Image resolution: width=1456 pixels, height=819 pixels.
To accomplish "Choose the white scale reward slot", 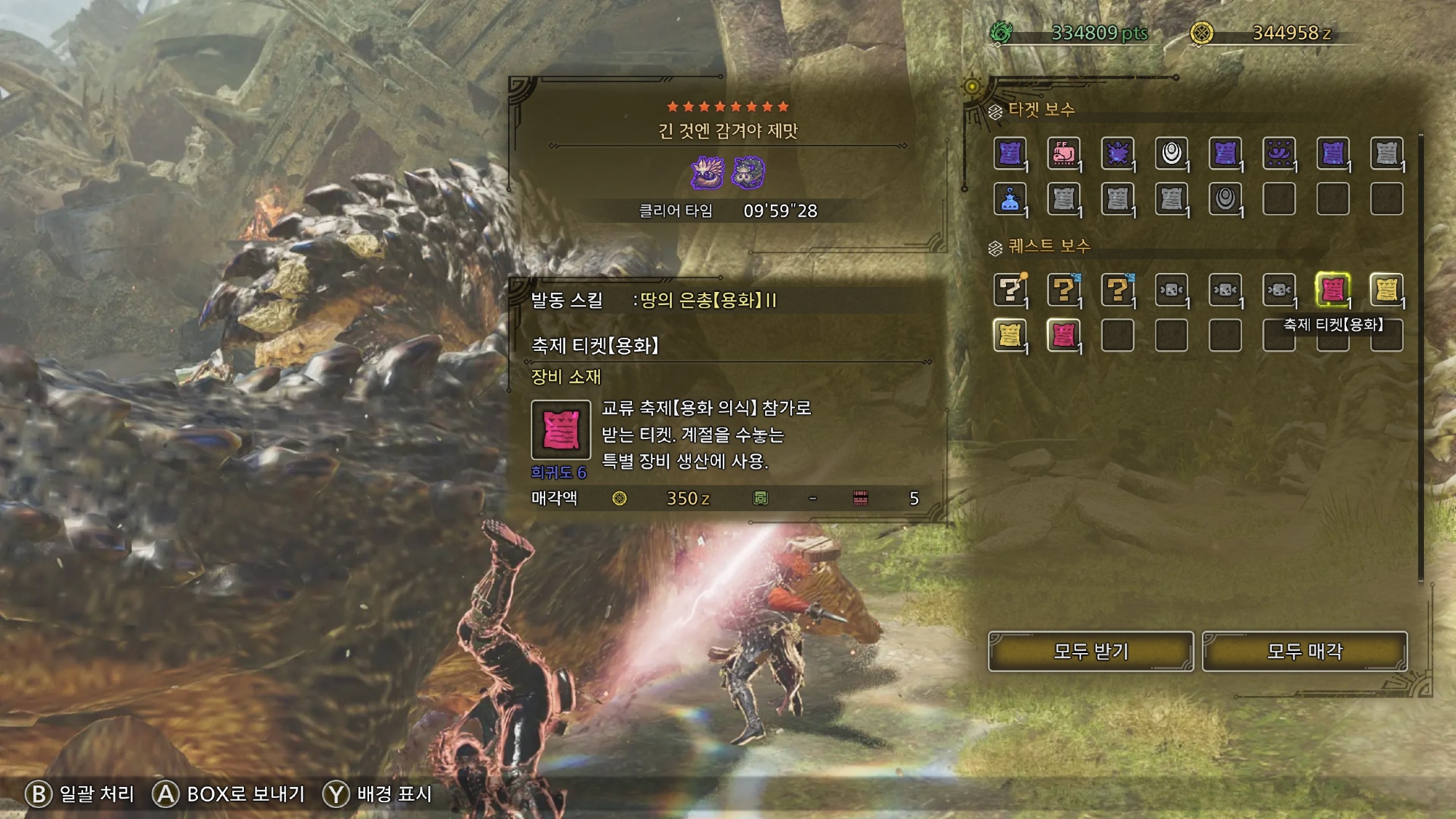I will pyautogui.click(x=1171, y=154).
